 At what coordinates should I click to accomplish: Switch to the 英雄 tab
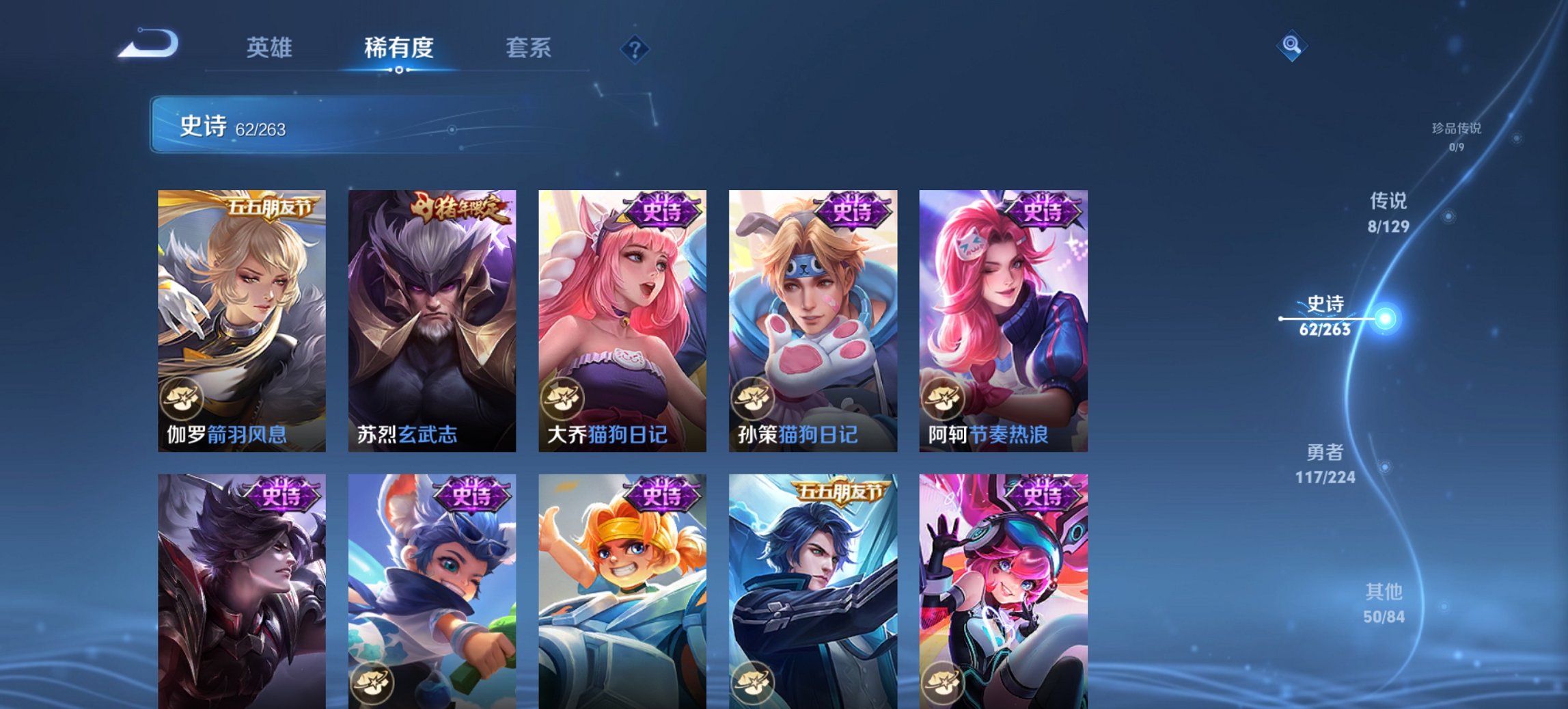point(271,48)
